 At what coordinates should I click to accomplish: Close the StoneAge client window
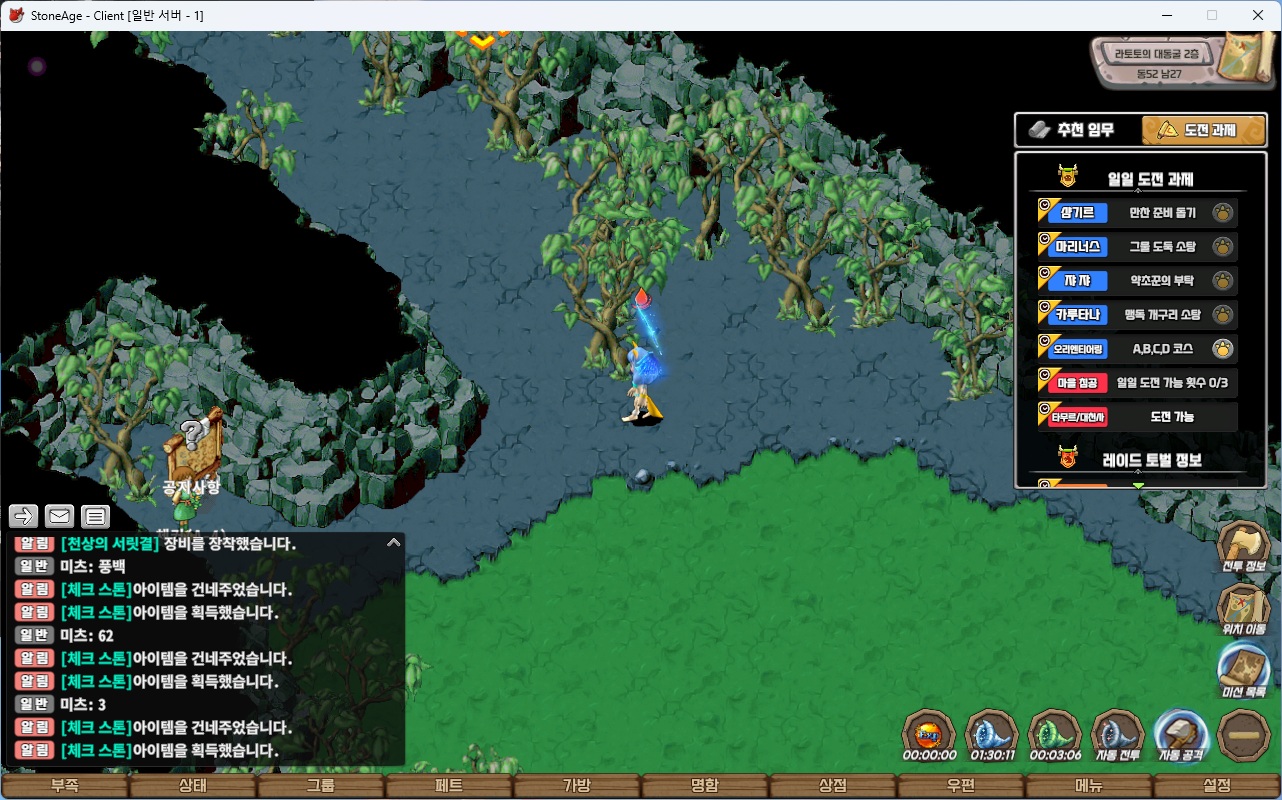pos(1258,15)
